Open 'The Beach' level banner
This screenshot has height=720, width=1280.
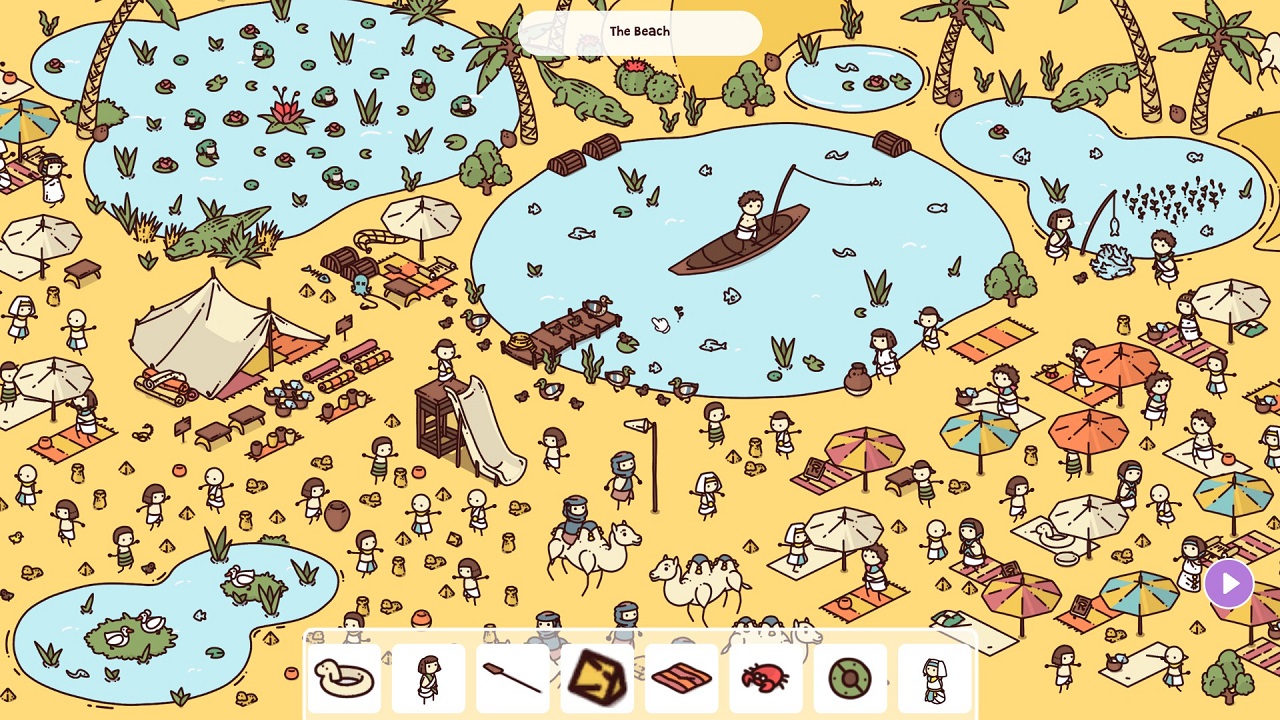point(639,31)
